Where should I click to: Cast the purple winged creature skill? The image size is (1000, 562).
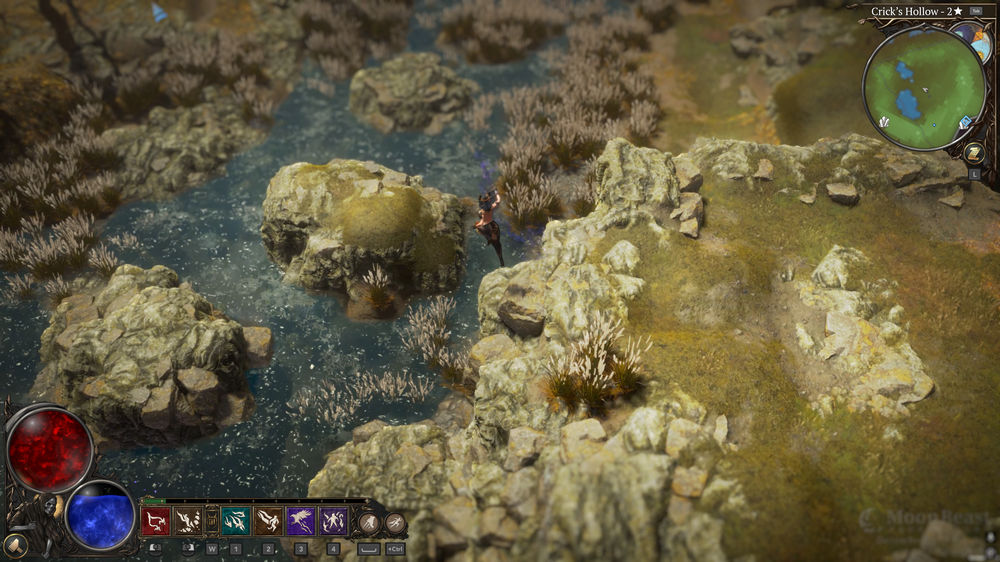pos(301,520)
